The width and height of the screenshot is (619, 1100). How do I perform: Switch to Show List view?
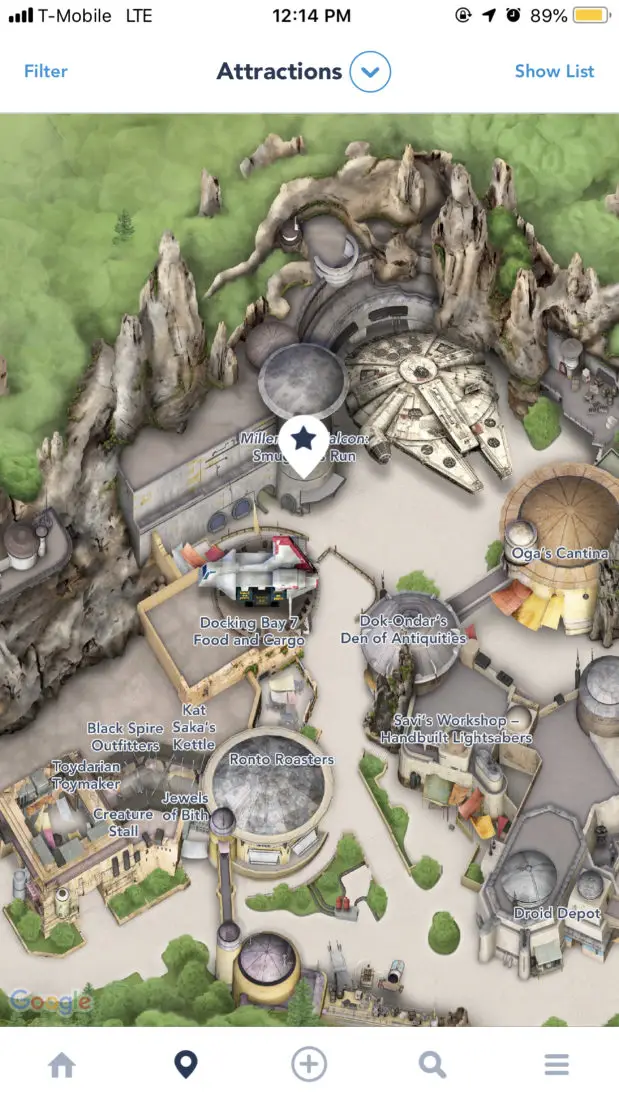click(x=554, y=71)
